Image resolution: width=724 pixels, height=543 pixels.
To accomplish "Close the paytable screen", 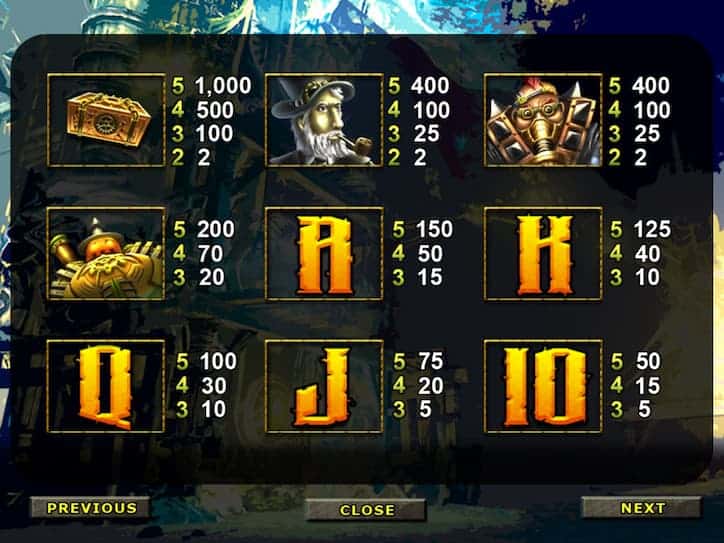I will coord(366,510).
